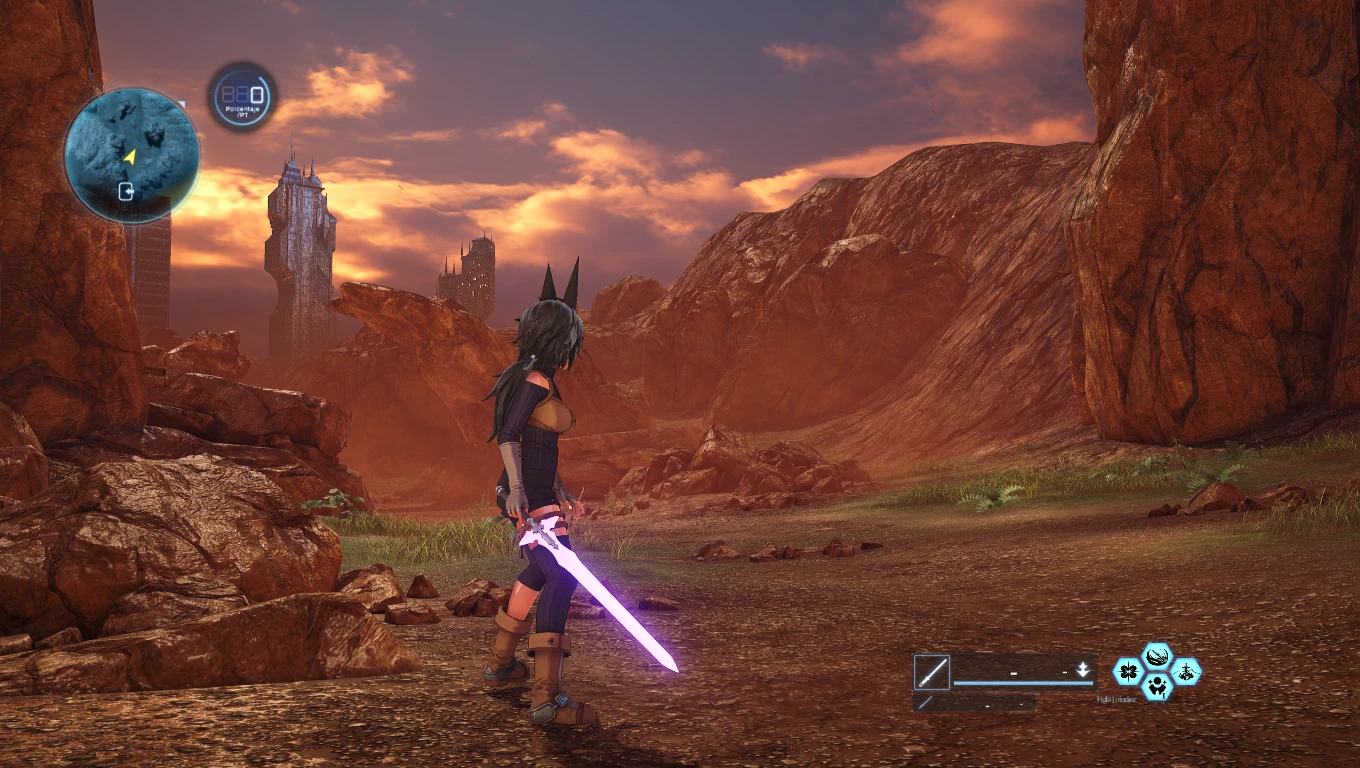Activate the four-petal flower skill hexagon
The width and height of the screenshot is (1360, 768).
1129,671
